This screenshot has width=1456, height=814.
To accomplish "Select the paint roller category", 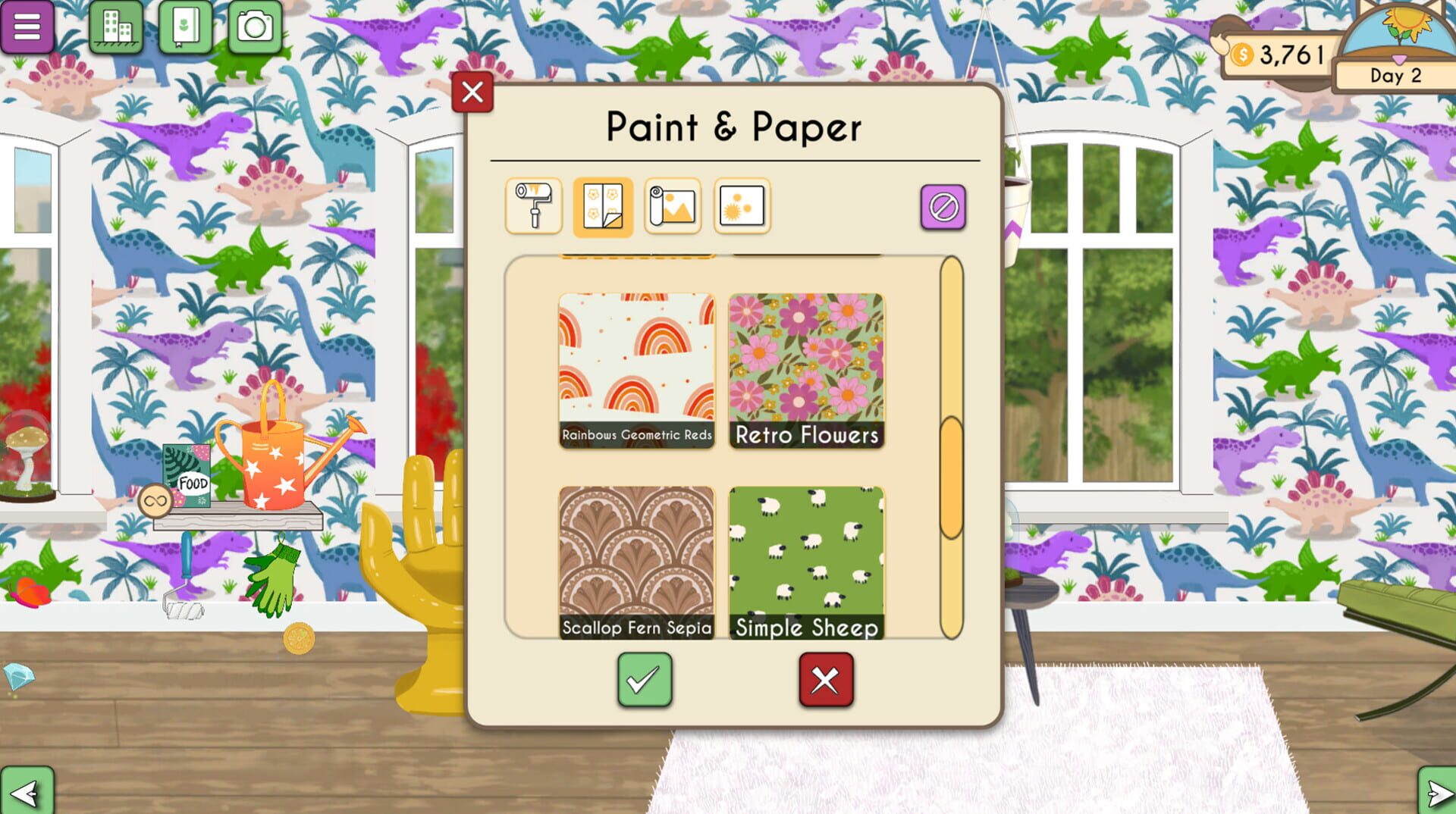I will [x=535, y=206].
